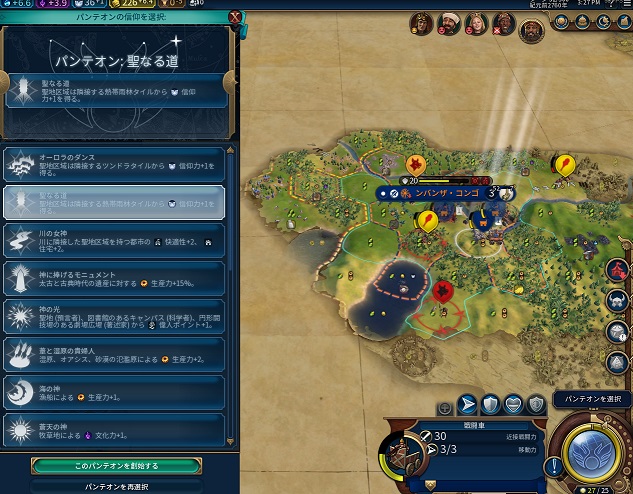Image resolution: width=633 pixels, height=494 pixels.
Task: Confirm with このパンテオンを創始する button
Action: coord(116,465)
